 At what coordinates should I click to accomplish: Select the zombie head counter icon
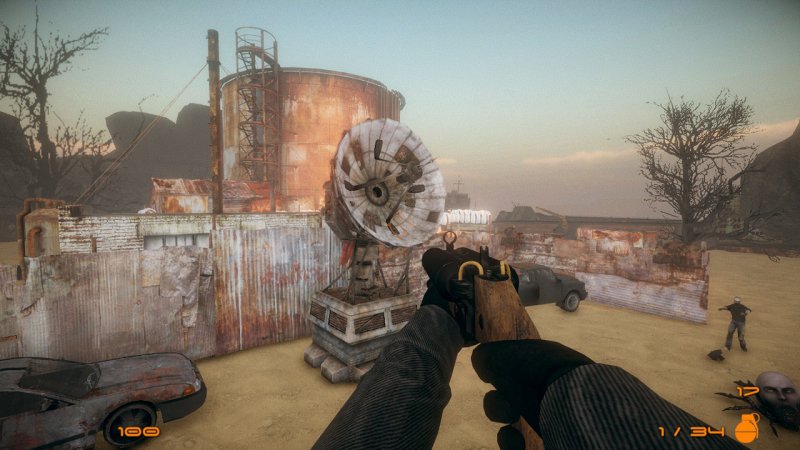click(x=776, y=391)
